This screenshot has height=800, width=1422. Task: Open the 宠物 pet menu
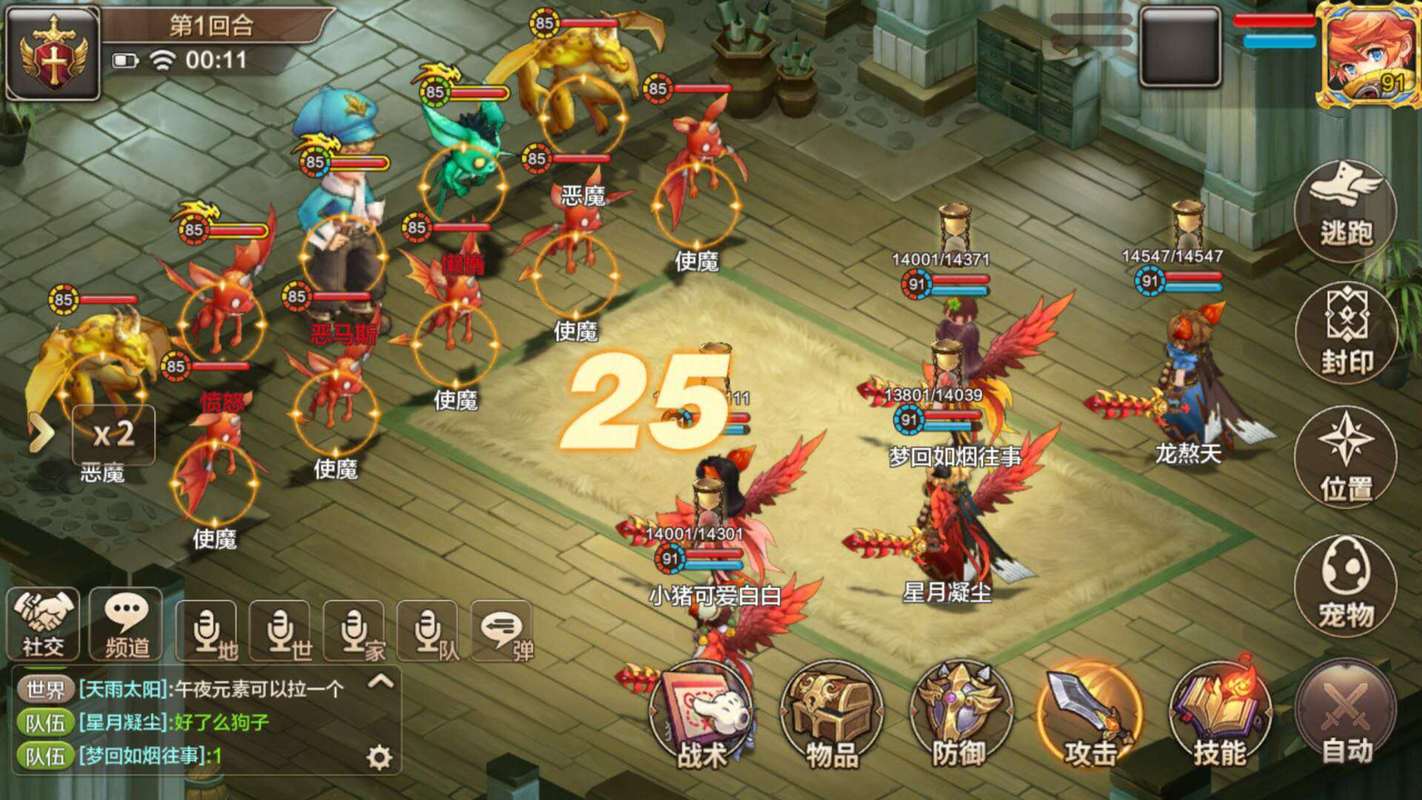coord(1345,585)
